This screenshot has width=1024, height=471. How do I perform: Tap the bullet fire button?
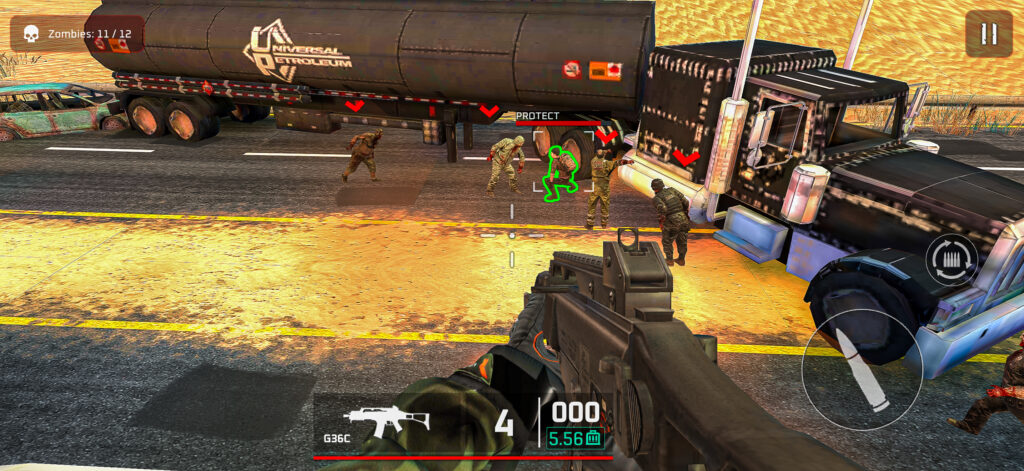(x=860, y=370)
